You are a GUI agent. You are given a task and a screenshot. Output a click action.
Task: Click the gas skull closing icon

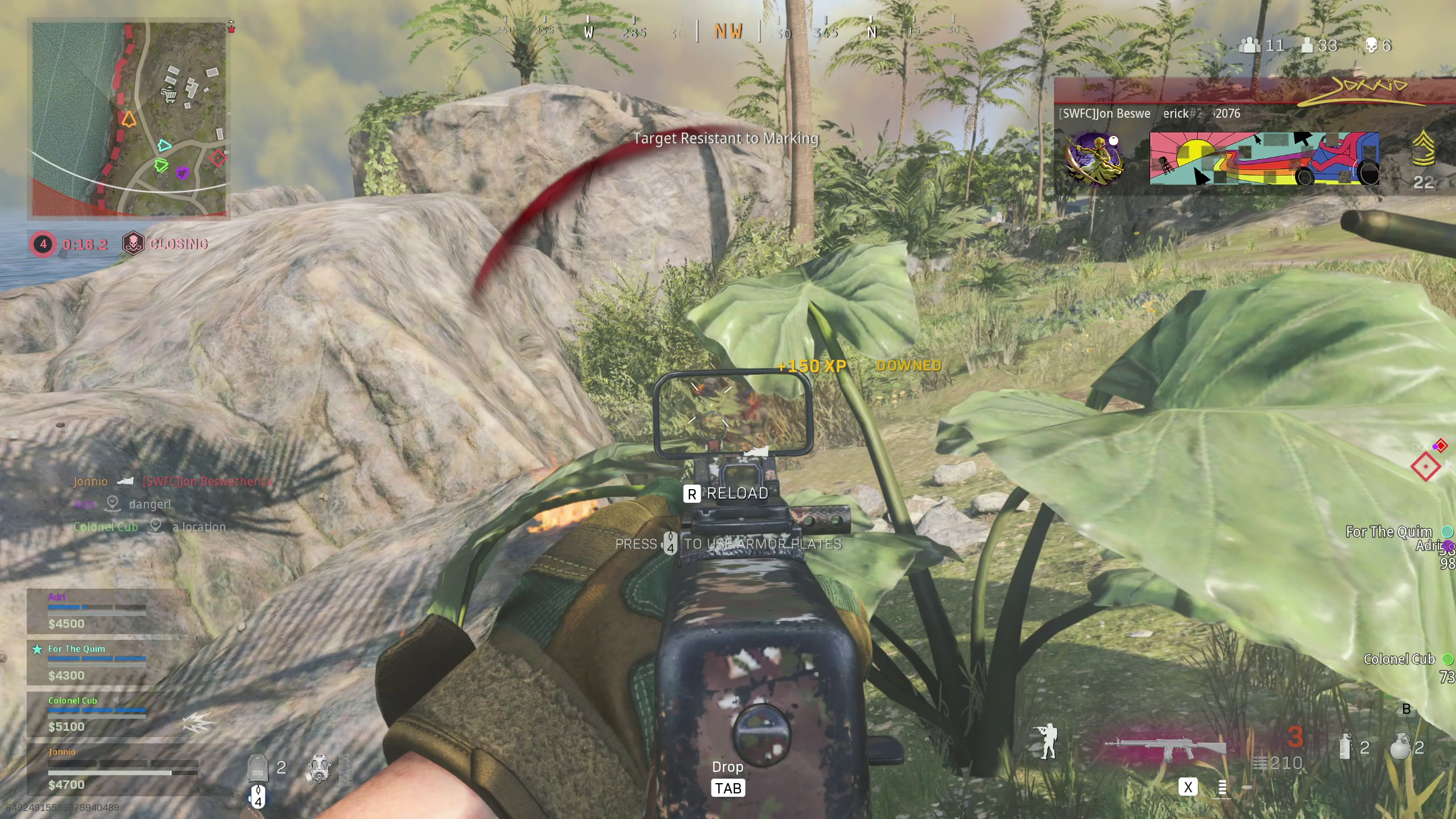(133, 244)
